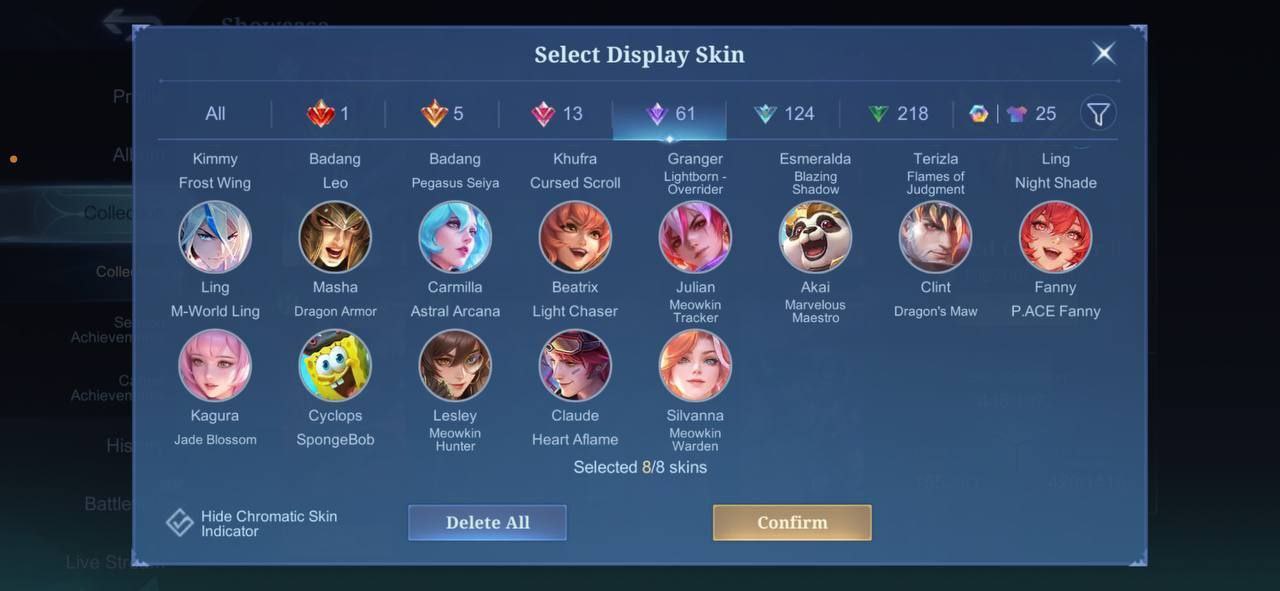This screenshot has height=591, width=1280.
Task: Select Cyclops SpongeBob skin portrait
Action: pos(335,366)
